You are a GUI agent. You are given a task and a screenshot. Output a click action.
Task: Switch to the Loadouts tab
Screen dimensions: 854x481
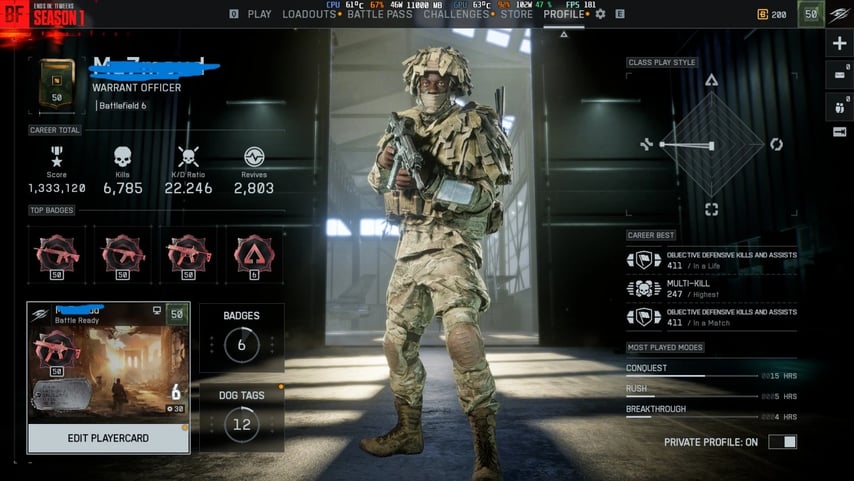[309, 14]
